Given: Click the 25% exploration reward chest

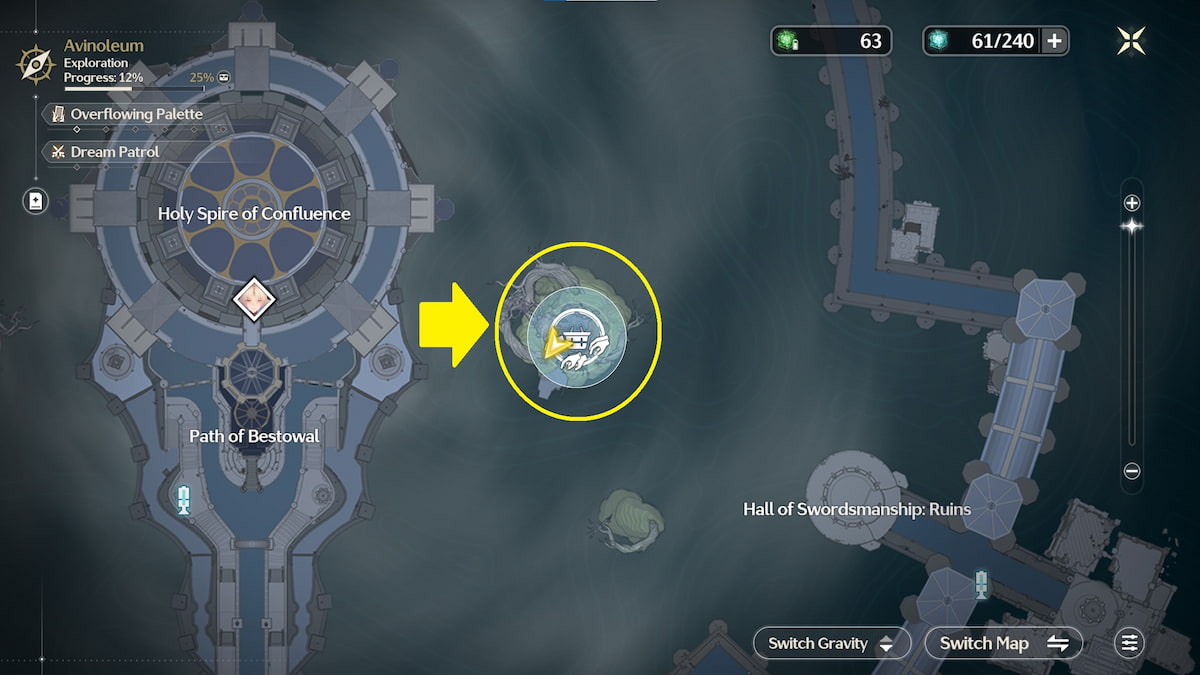Looking at the screenshot, I should tap(225, 77).
